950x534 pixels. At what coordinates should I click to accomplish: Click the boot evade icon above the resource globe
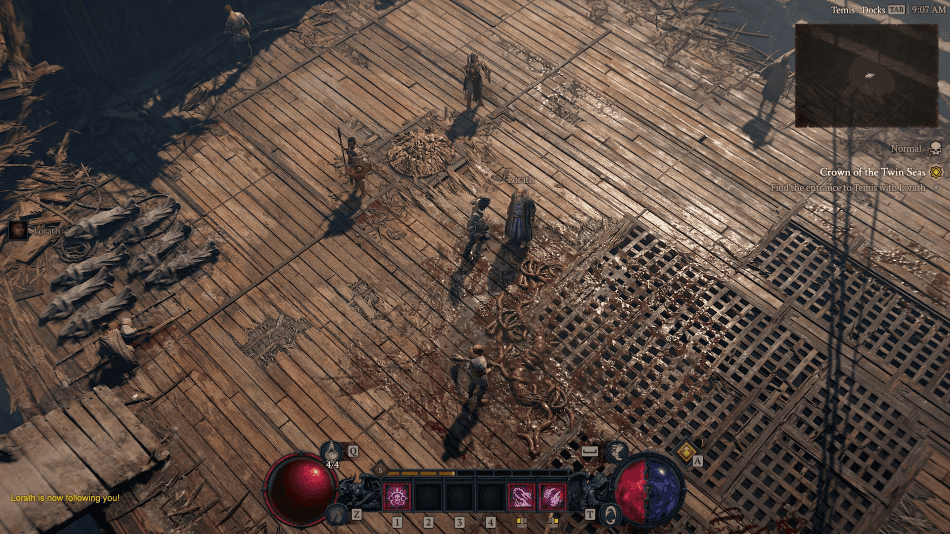pyautogui.click(x=617, y=452)
